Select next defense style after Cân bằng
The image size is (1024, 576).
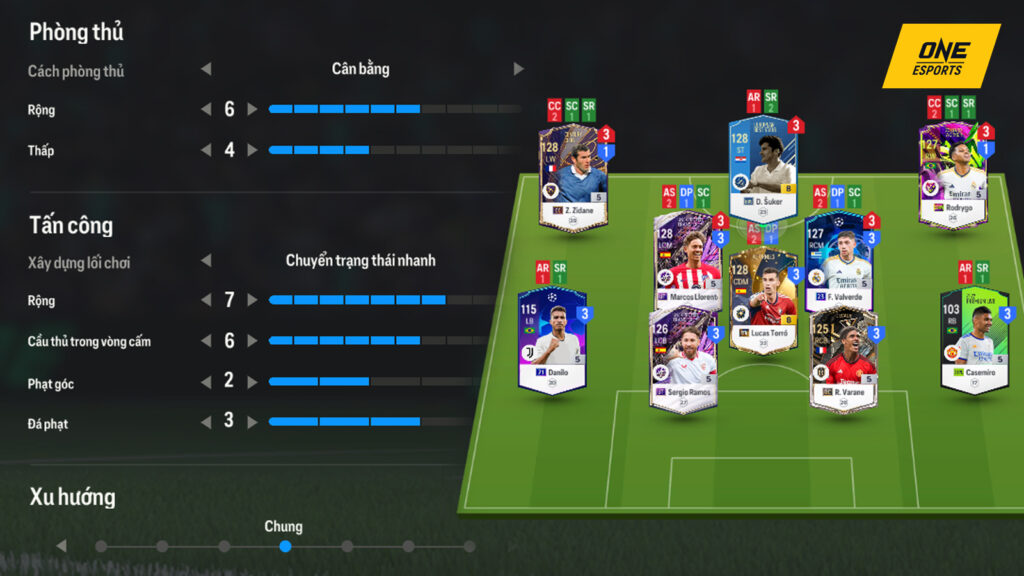coord(518,69)
